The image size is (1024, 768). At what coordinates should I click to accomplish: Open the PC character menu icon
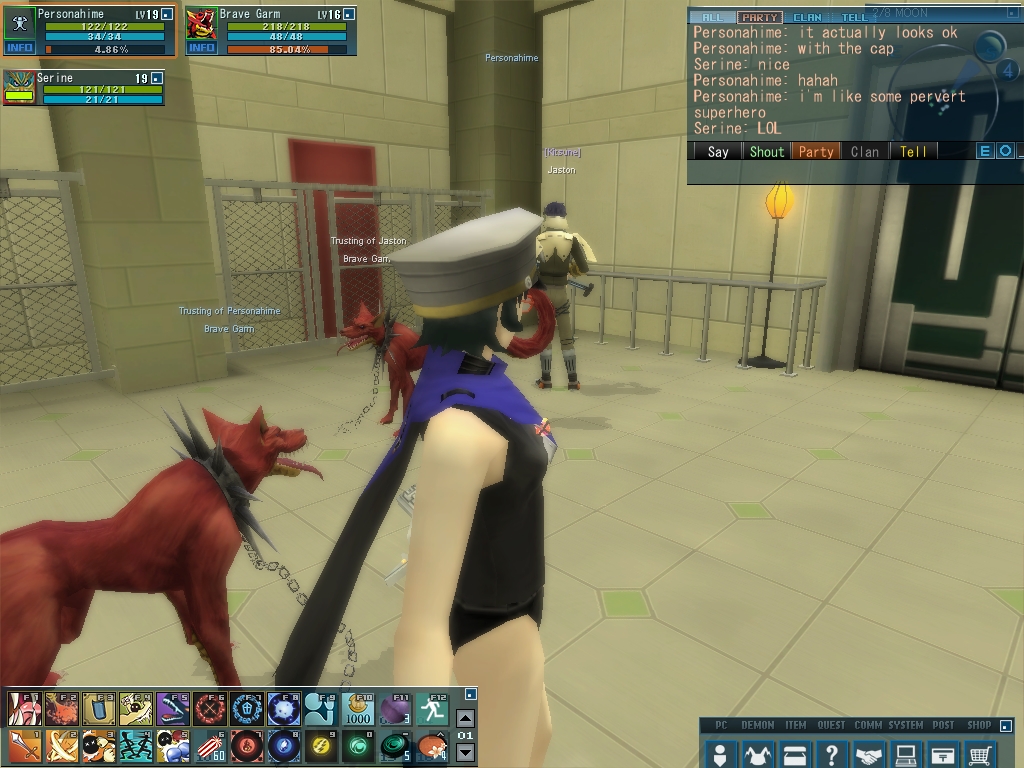(720, 754)
